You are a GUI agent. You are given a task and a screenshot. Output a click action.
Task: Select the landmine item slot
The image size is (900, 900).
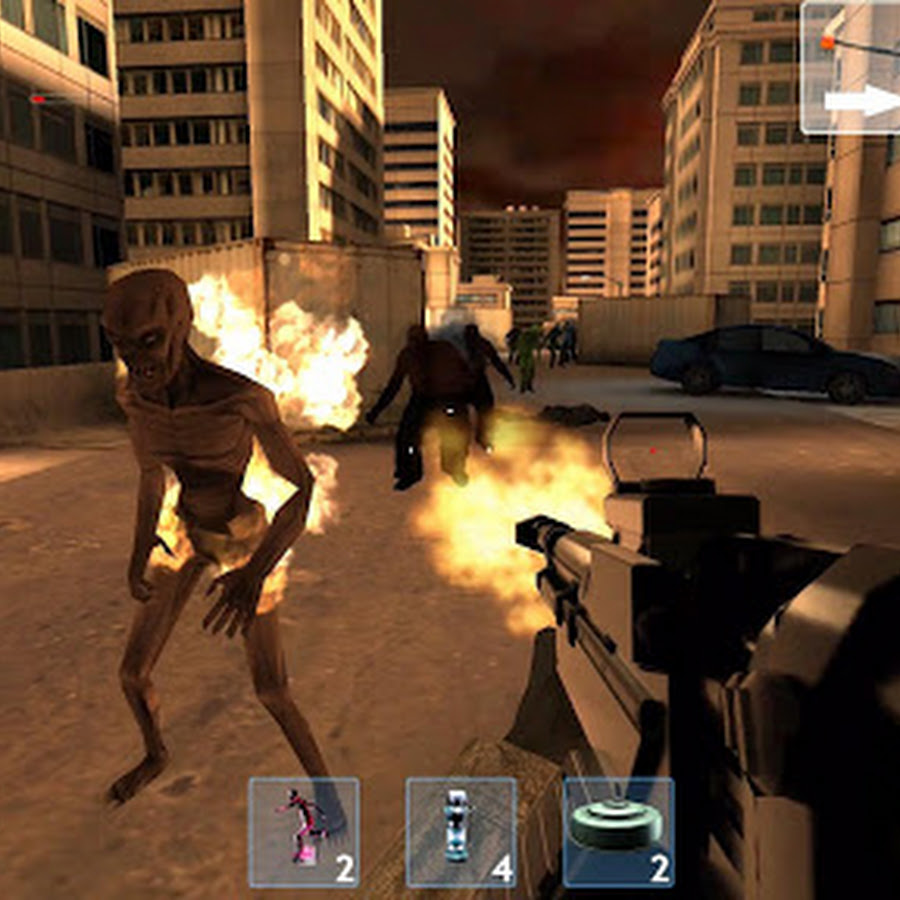tap(618, 832)
